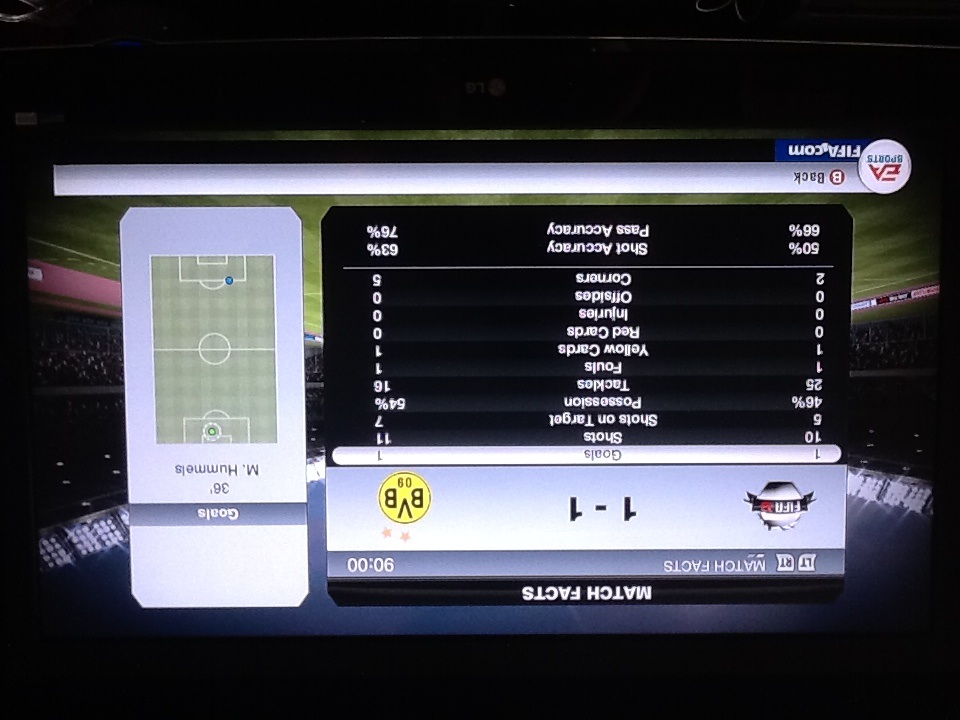Click the Borussia Dortmund BVB crest

click(403, 499)
